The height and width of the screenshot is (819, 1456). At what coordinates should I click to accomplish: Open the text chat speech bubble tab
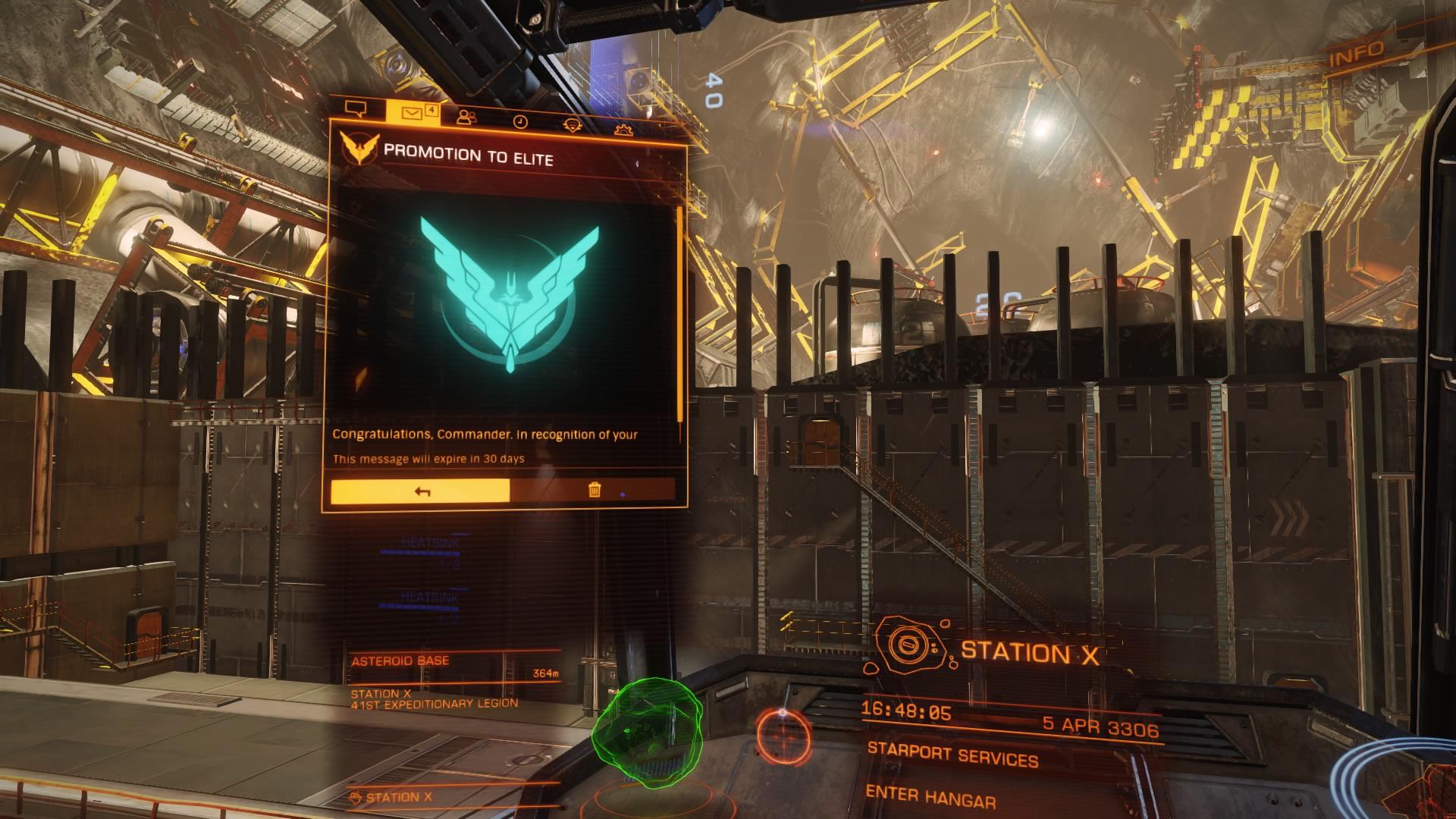pos(355,109)
